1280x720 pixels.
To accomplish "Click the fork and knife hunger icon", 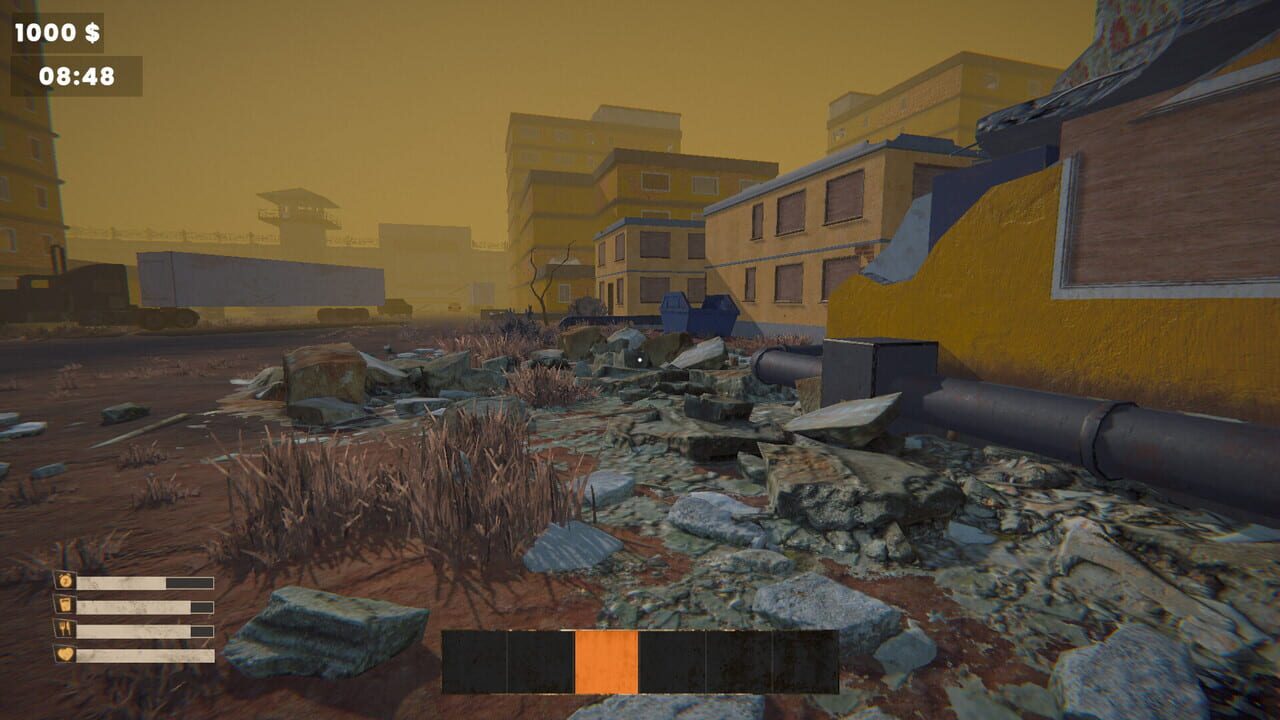I will [x=64, y=630].
